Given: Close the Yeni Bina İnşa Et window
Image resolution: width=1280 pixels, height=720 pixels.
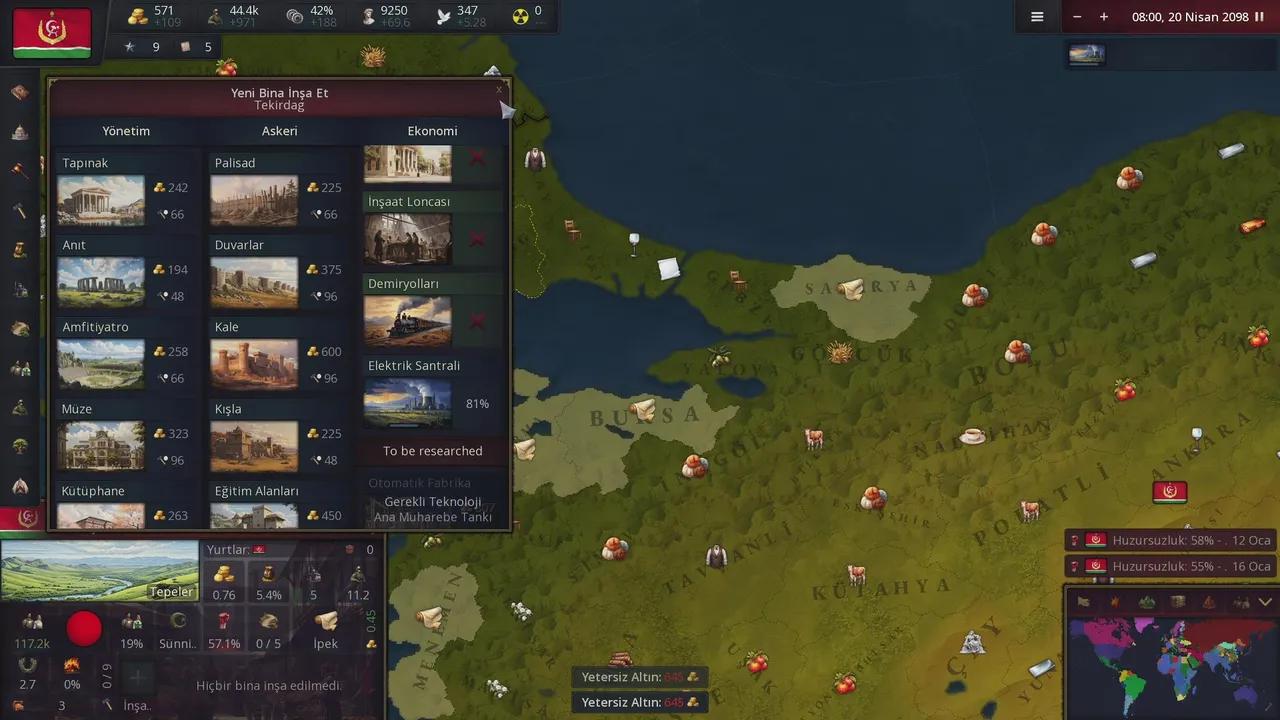Looking at the screenshot, I should [x=499, y=90].
